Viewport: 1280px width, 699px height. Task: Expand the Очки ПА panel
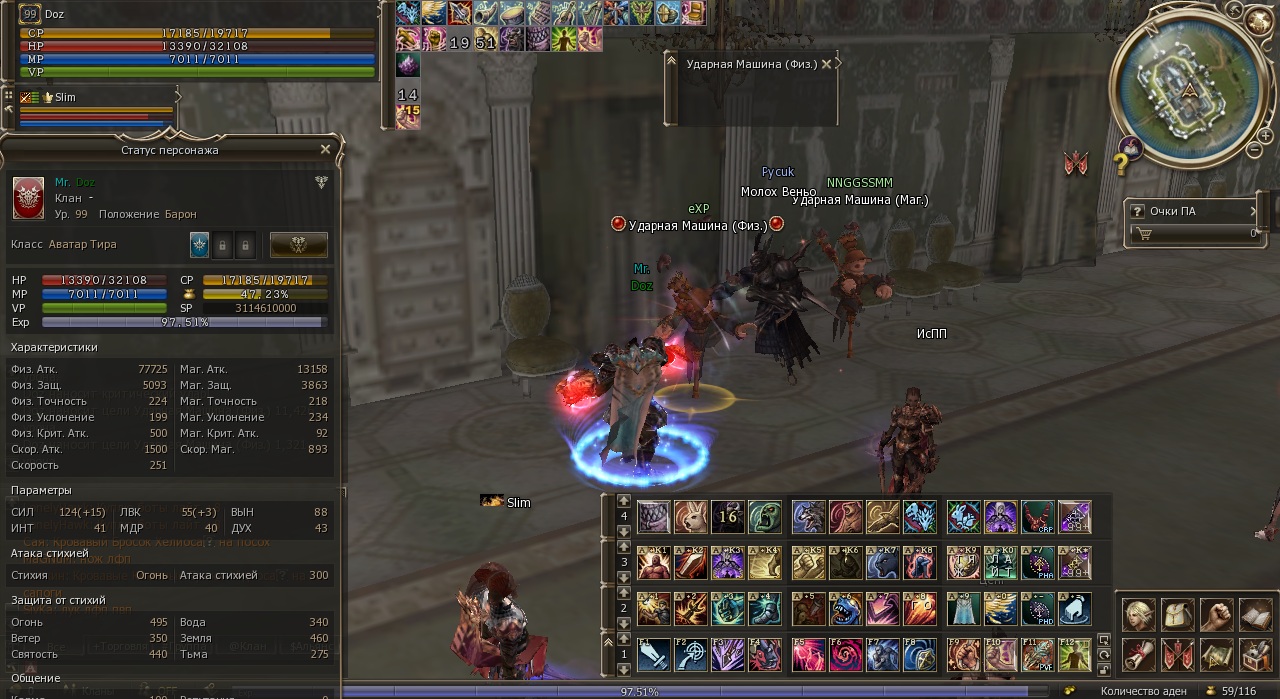(x=1253, y=211)
